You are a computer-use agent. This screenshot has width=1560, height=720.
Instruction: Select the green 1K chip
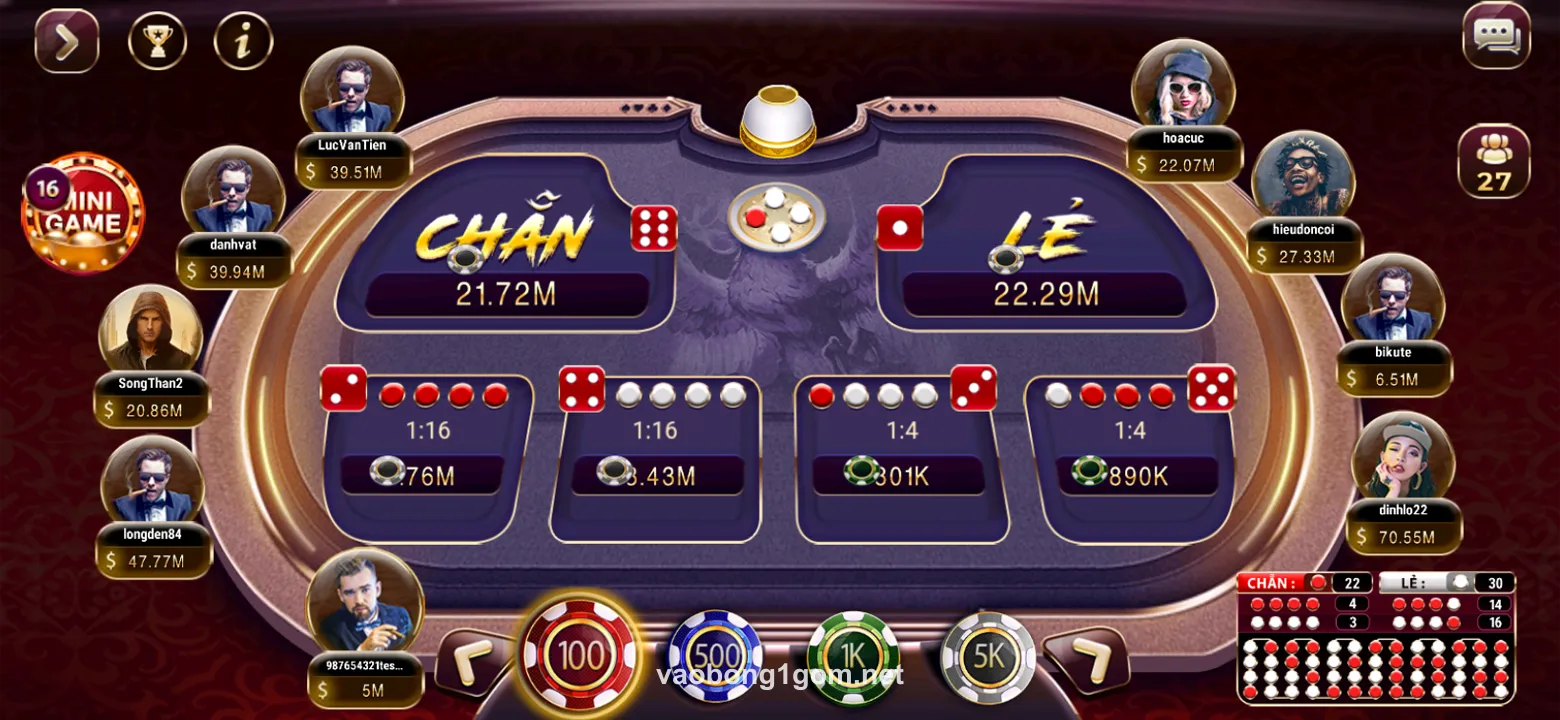pyautogui.click(x=853, y=657)
